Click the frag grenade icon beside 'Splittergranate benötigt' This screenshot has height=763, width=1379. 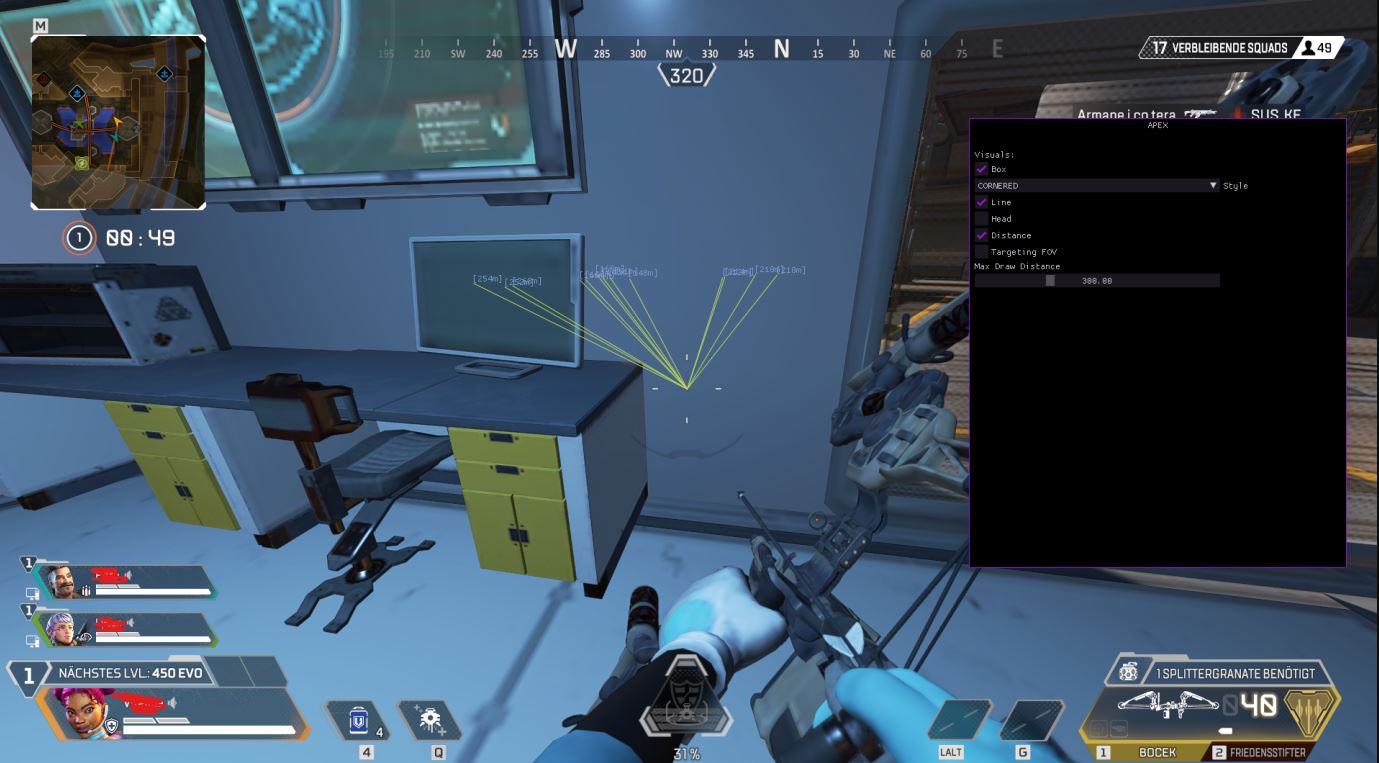point(1128,673)
